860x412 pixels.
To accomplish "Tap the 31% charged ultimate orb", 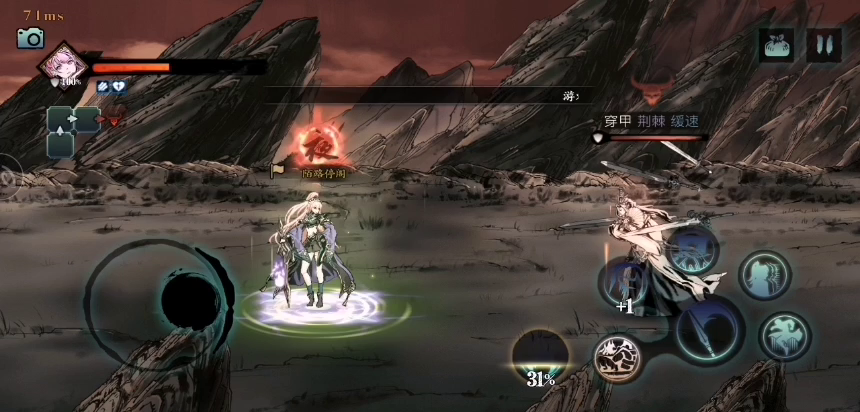I will point(541,358).
